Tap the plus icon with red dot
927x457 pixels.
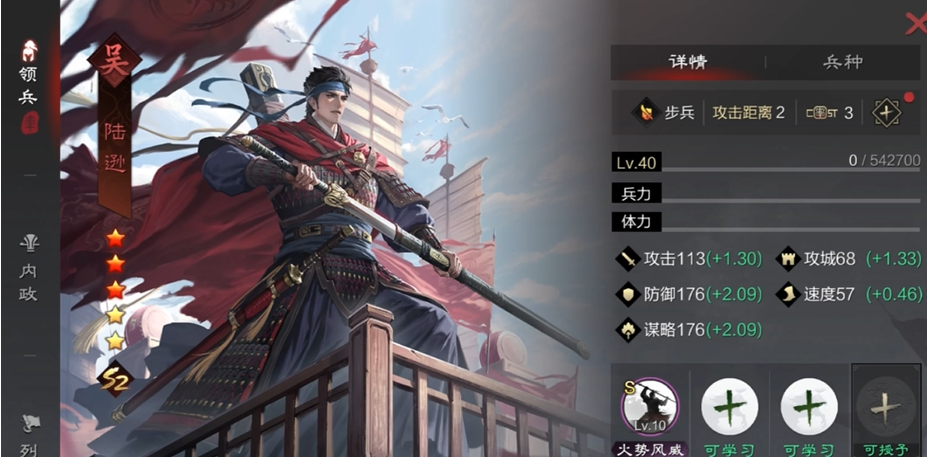(887, 112)
